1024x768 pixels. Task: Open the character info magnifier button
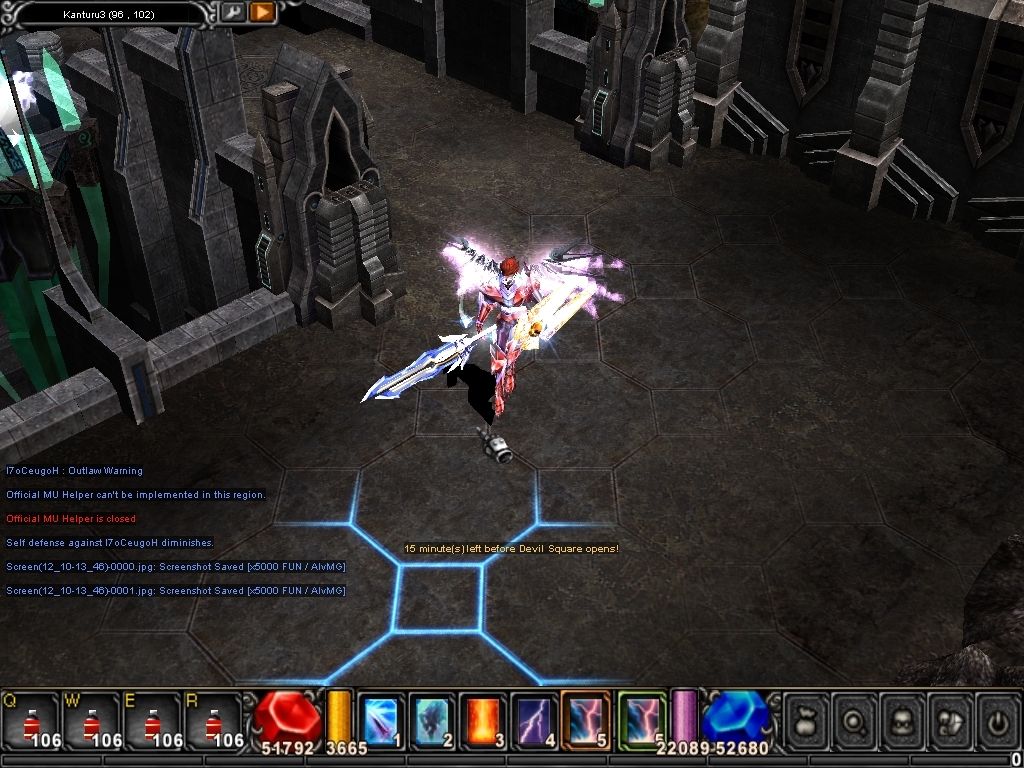[x=855, y=719]
